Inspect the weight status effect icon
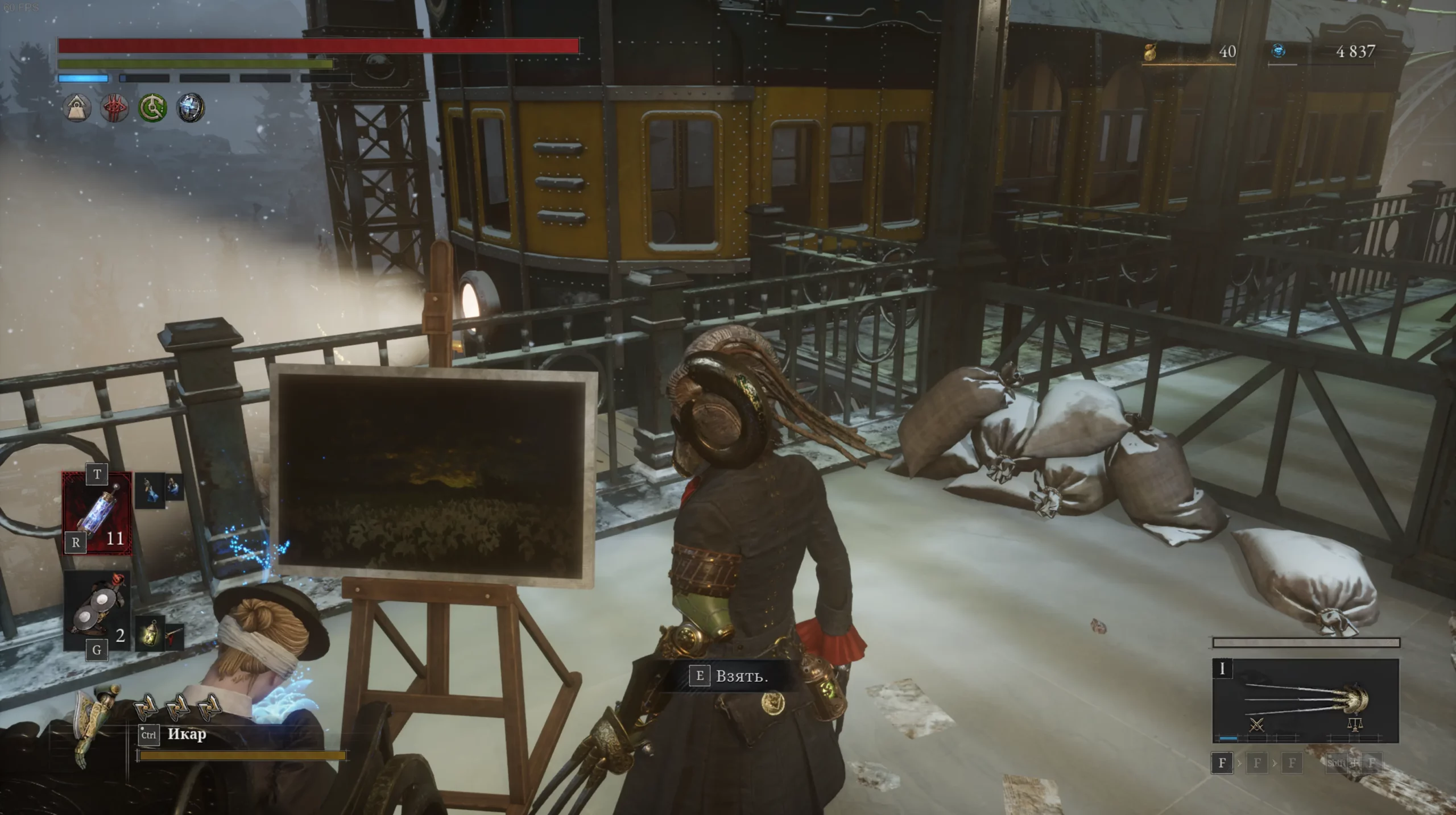Screen dimensions: 1456x815 coord(77,107)
